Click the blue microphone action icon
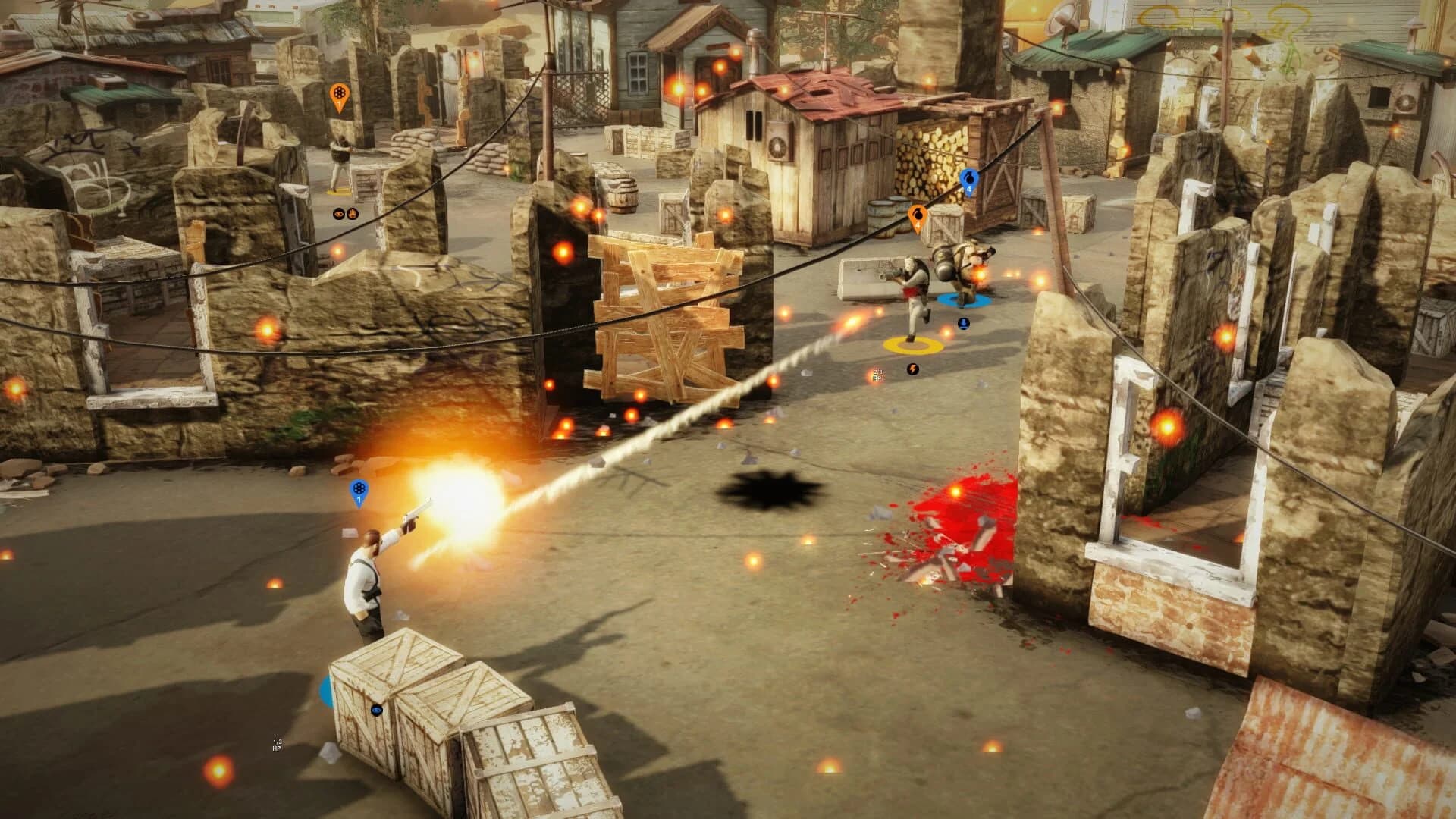 coord(963,325)
